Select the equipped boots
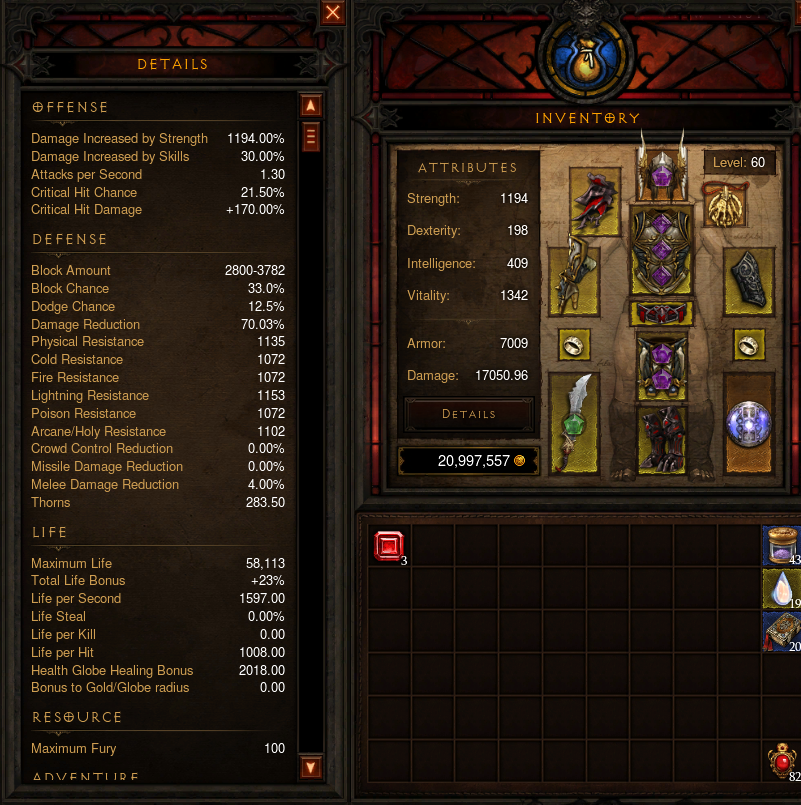Viewport: 801px width, 805px height. point(659,438)
